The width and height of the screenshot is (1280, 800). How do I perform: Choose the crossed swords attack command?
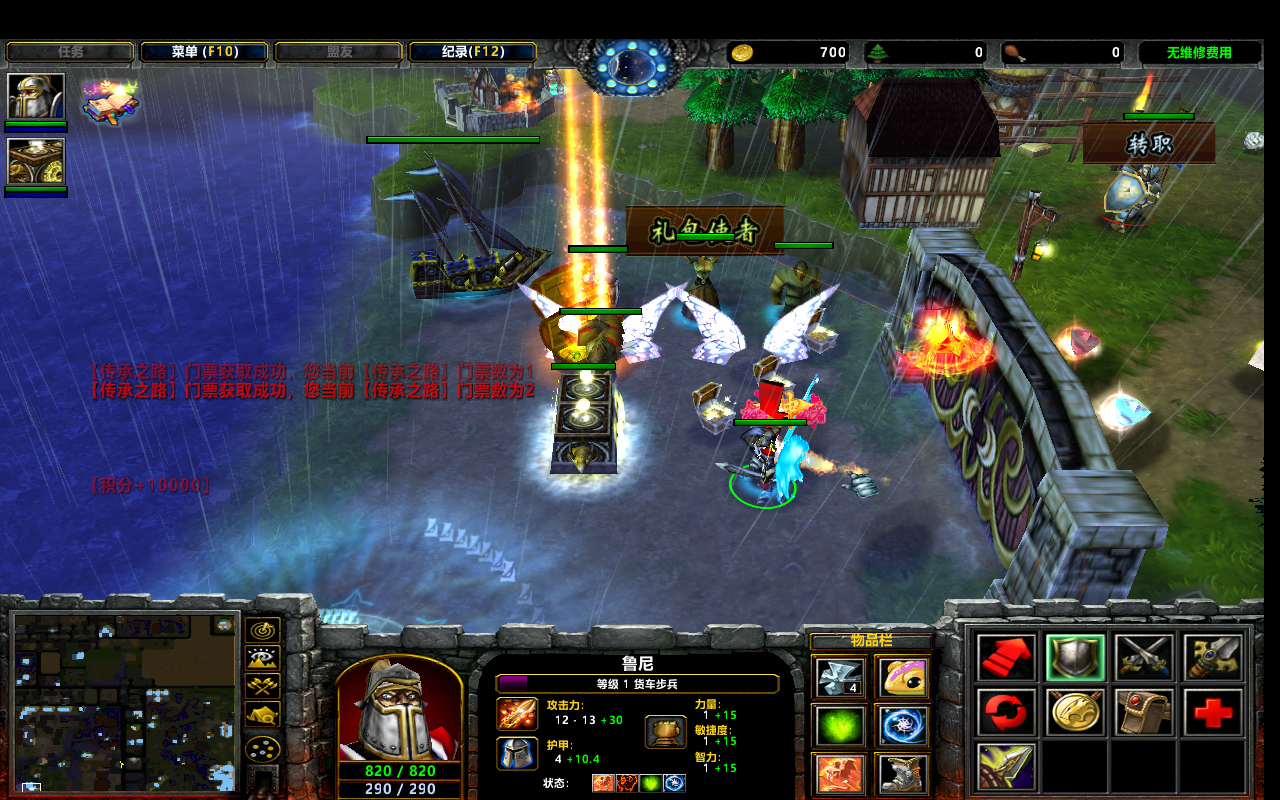click(x=1144, y=657)
